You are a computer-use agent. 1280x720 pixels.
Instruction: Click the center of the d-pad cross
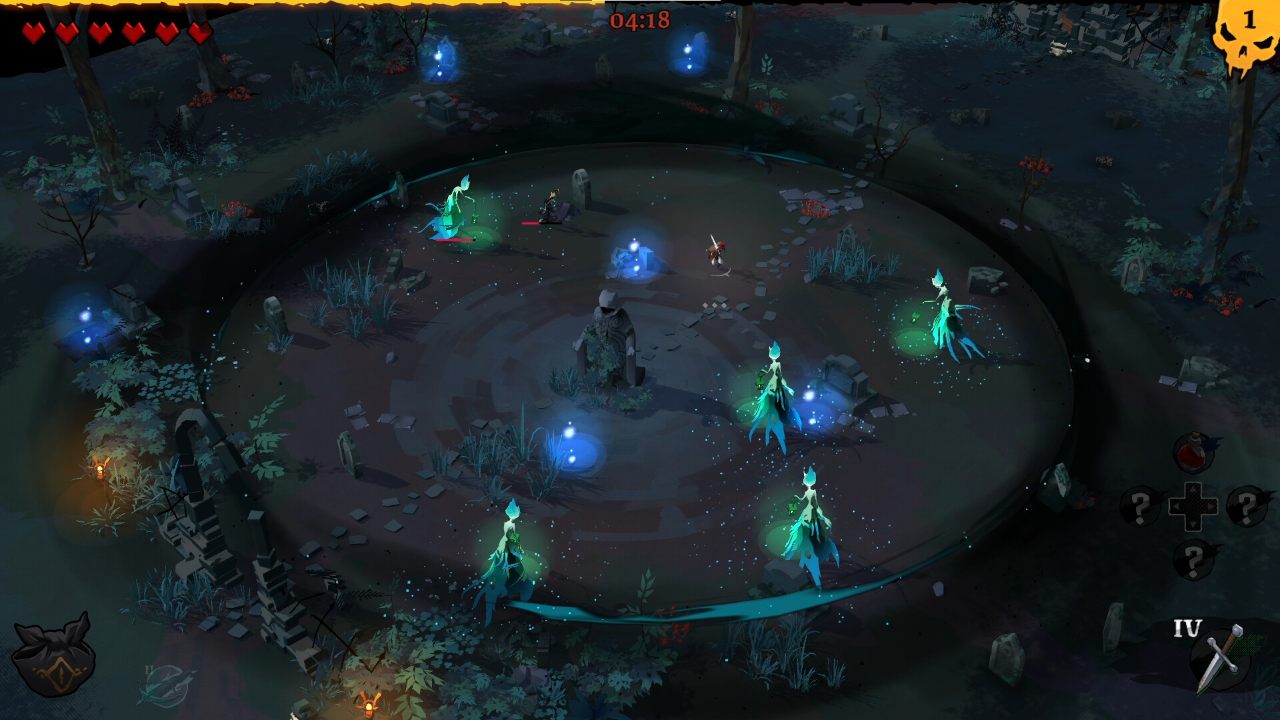pos(1194,504)
